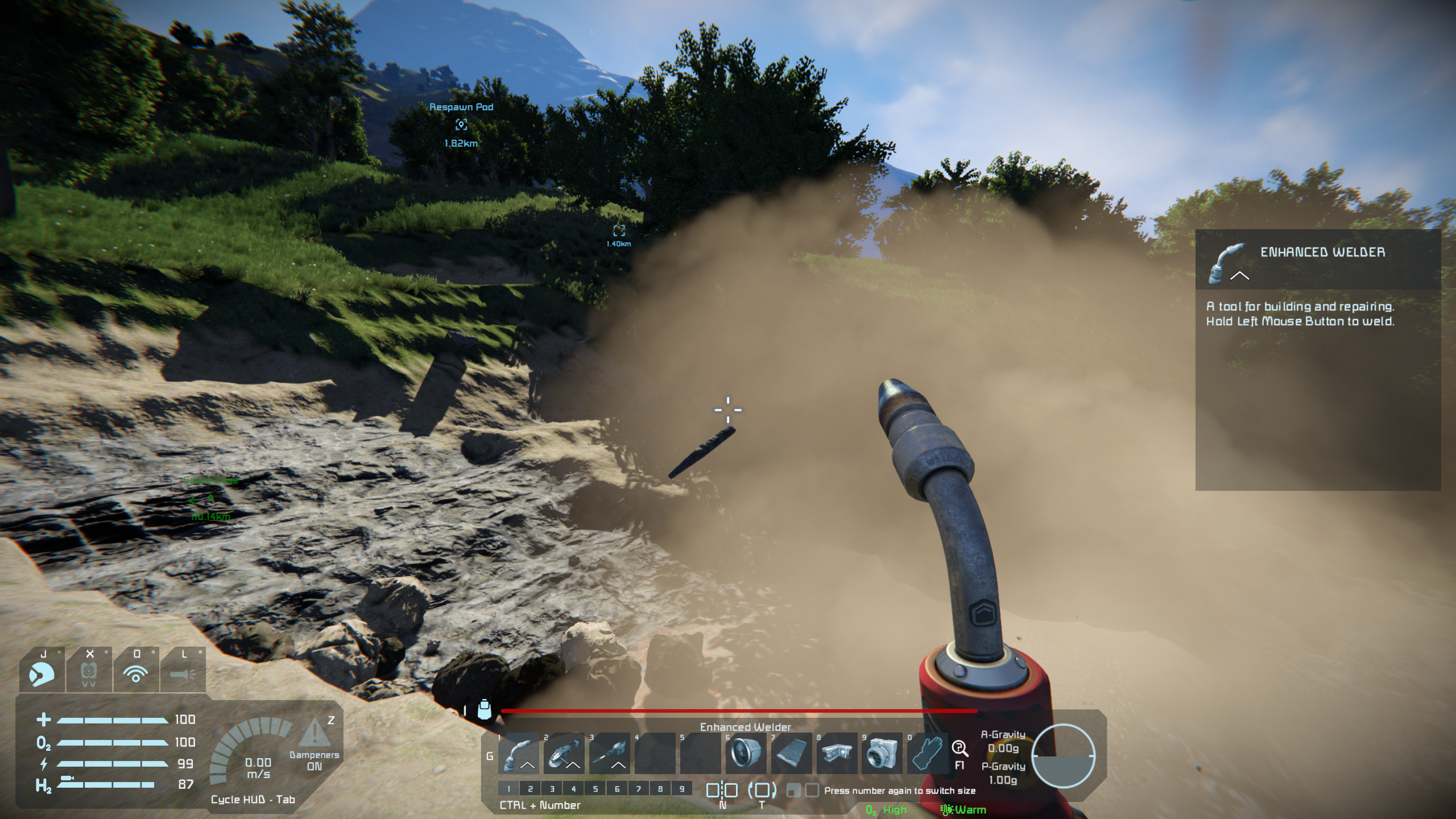Click the Enhanced Welder tooltip icon
Image resolution: width=1456 pixels, height=819 pixels.
[x=1228, y=263]
